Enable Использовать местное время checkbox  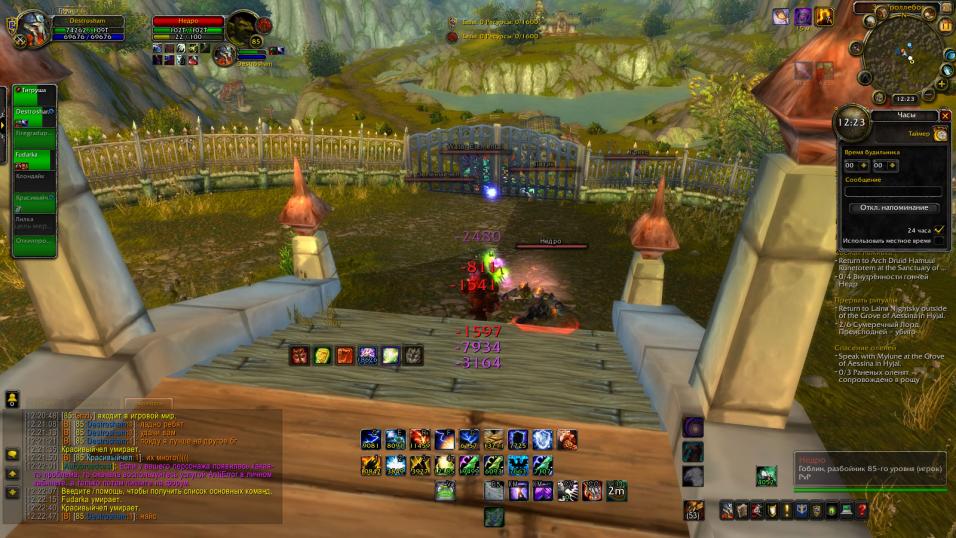pos(939,241)
